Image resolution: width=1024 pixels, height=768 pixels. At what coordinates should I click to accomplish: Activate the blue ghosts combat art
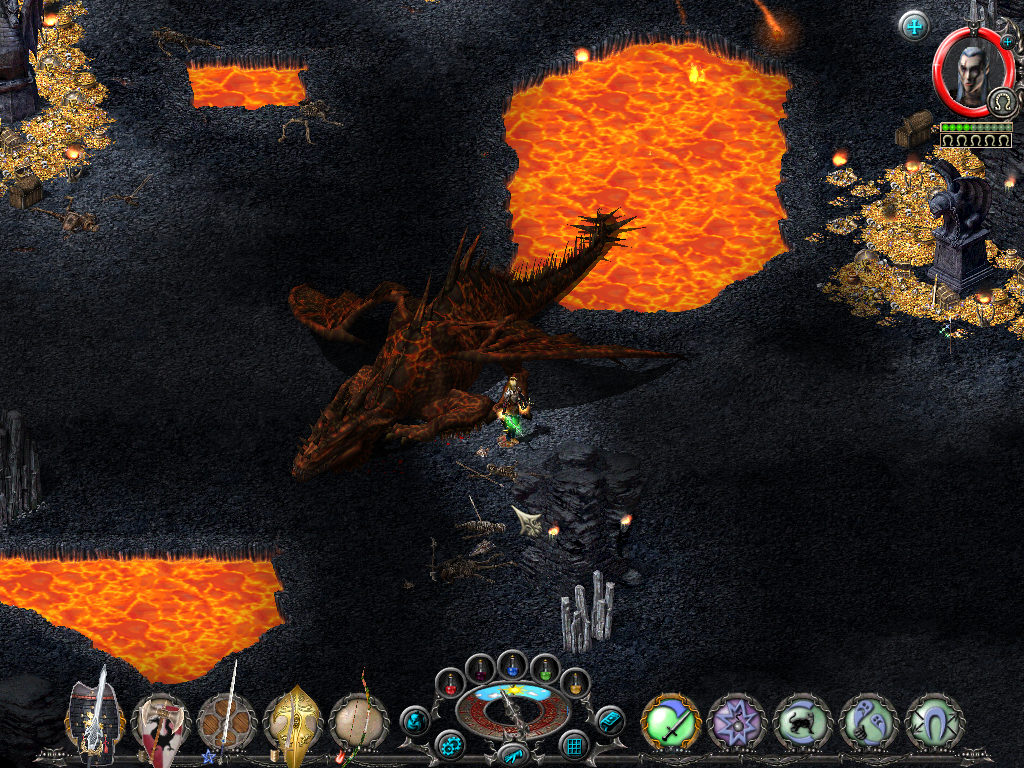869,721
